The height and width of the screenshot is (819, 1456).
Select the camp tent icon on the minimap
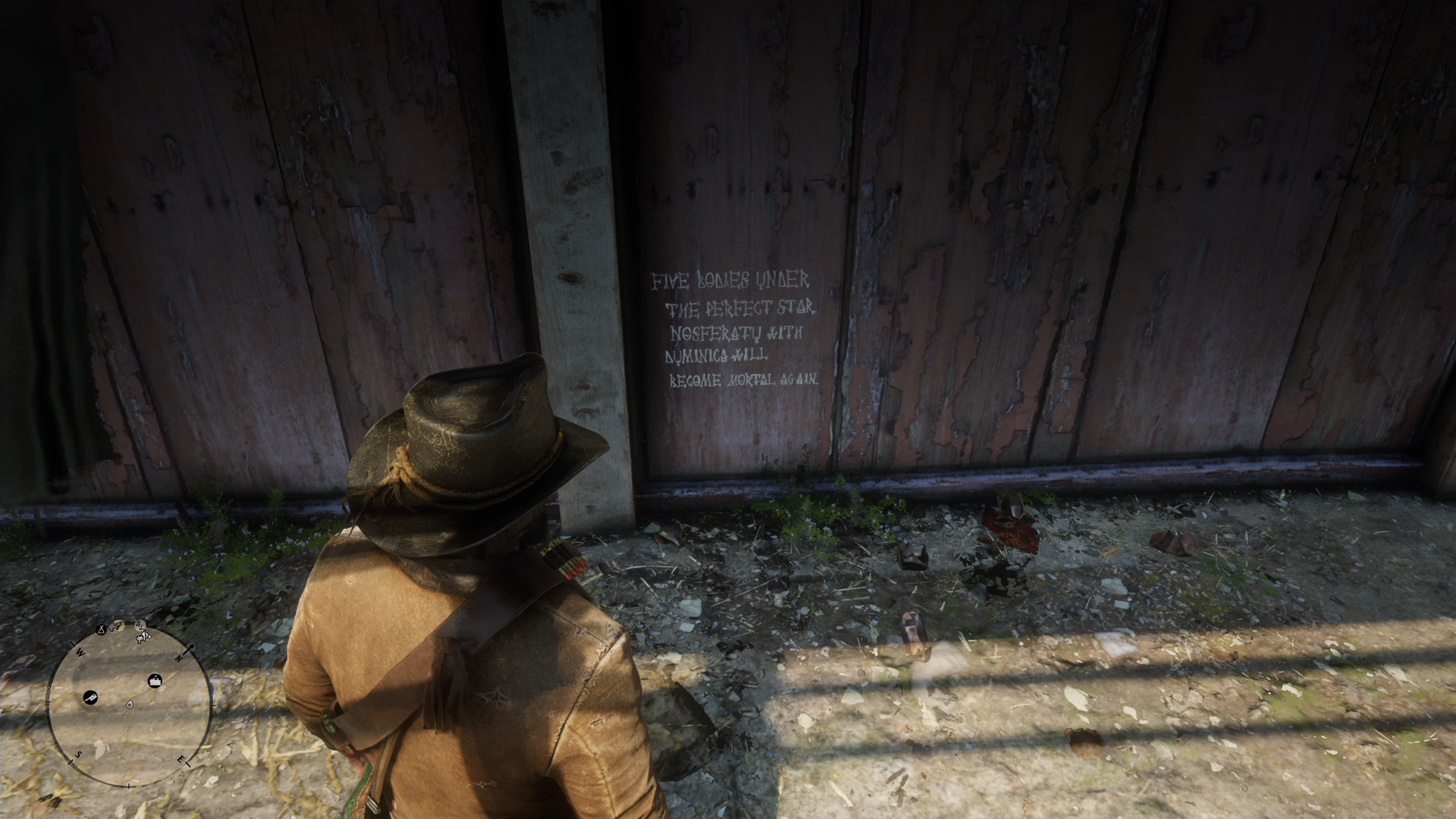tap(101, 629)
